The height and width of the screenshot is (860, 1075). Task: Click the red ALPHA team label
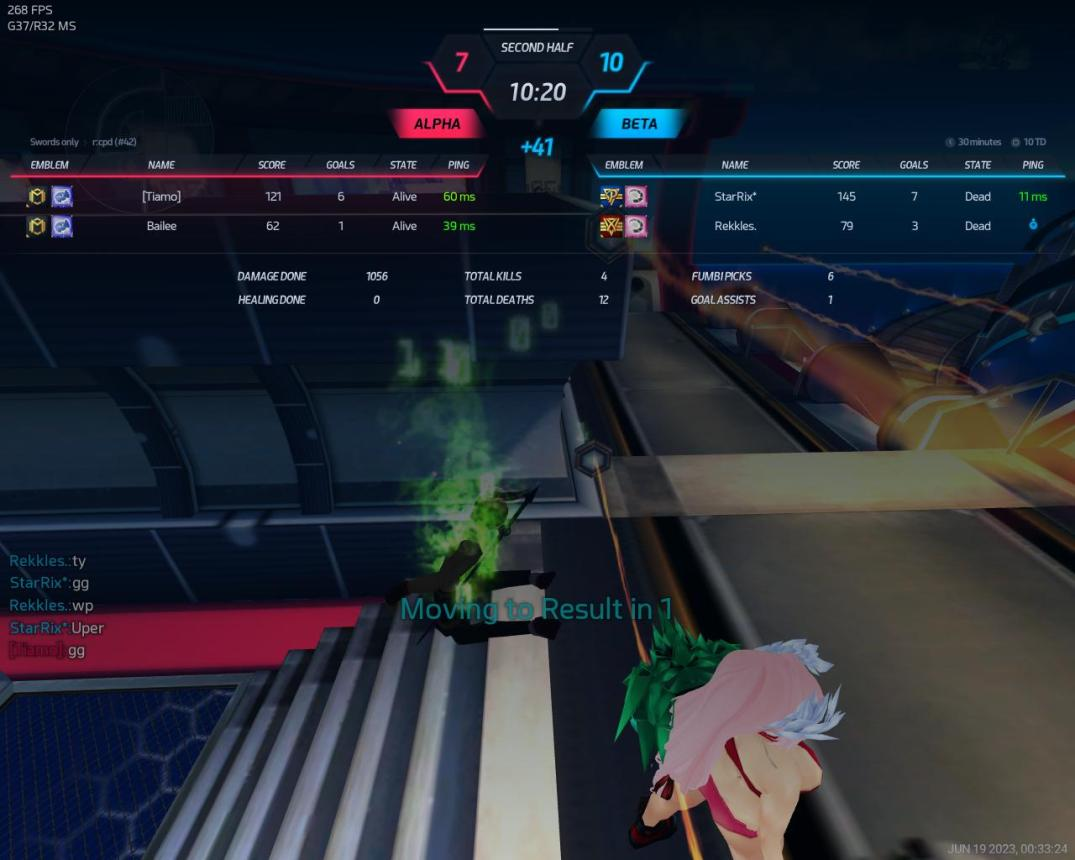[437, 124]
